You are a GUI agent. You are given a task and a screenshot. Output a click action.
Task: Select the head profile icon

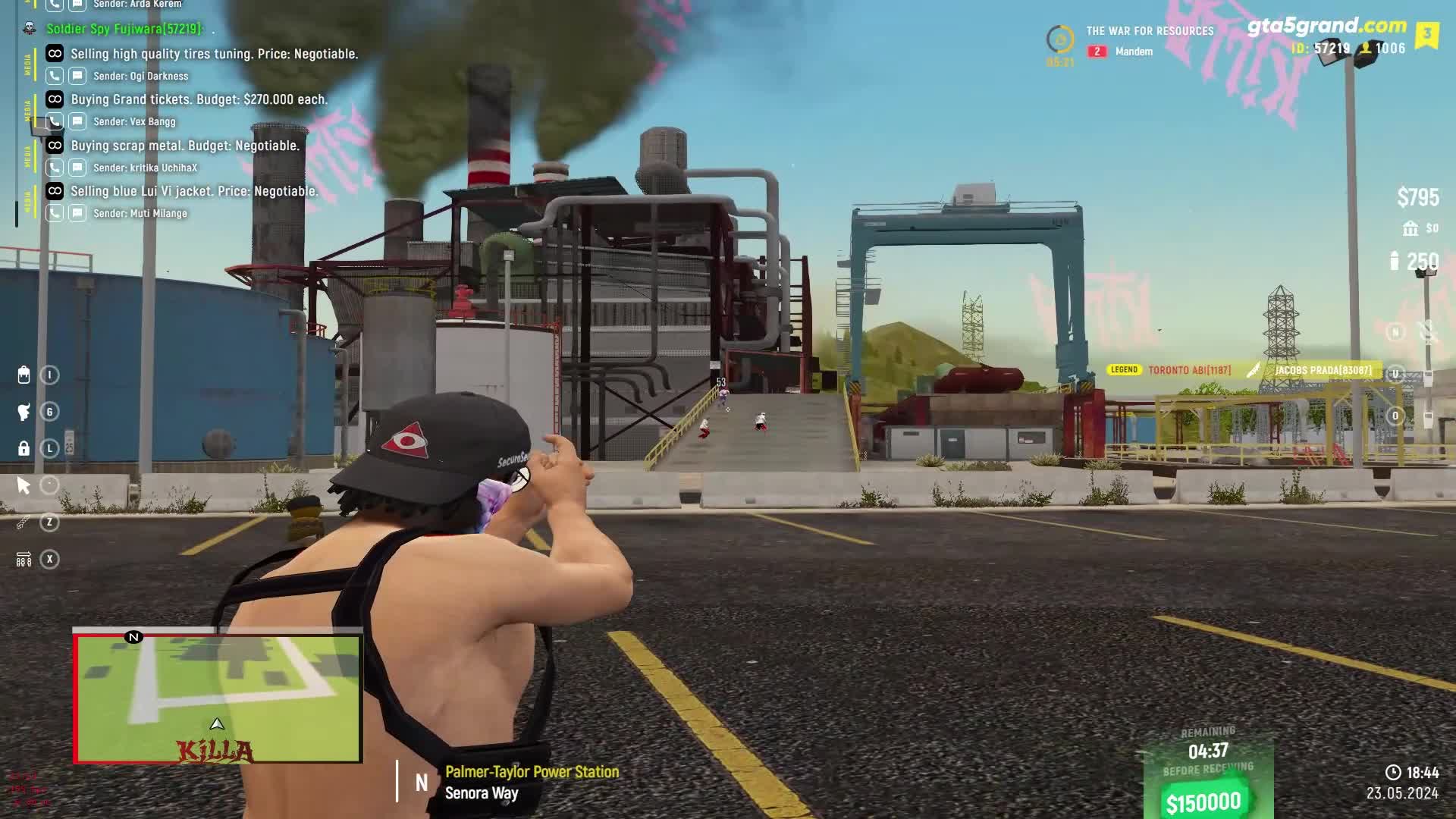[x=24, y=412]
